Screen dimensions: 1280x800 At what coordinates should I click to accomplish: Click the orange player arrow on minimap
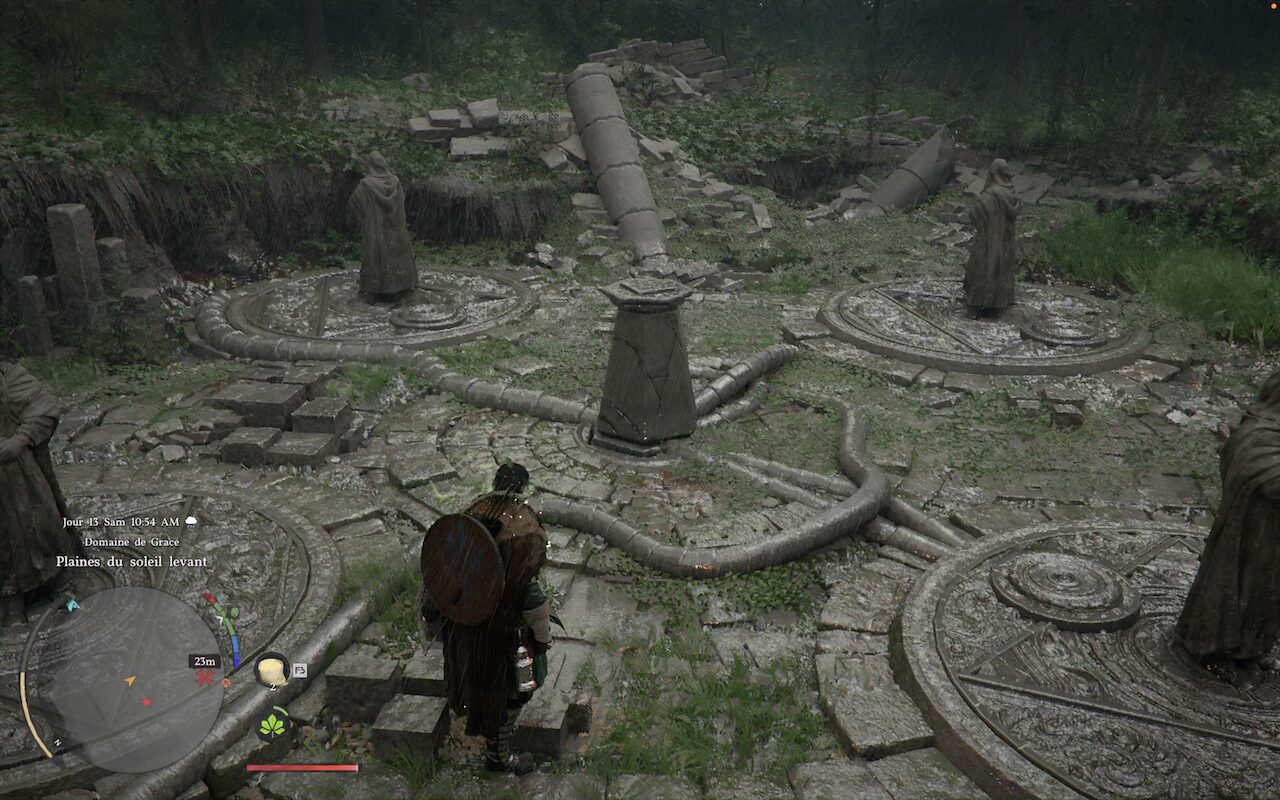click(x=129, y=681)
